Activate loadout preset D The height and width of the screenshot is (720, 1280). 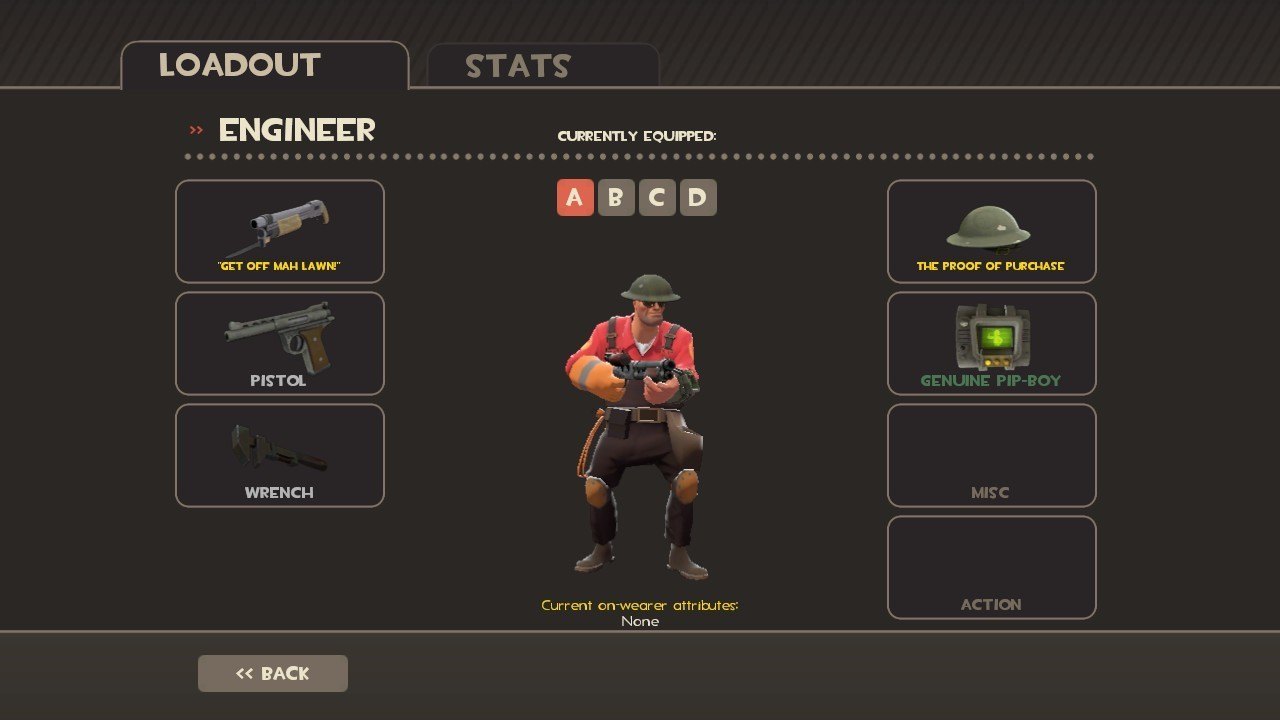coord(698,198)
